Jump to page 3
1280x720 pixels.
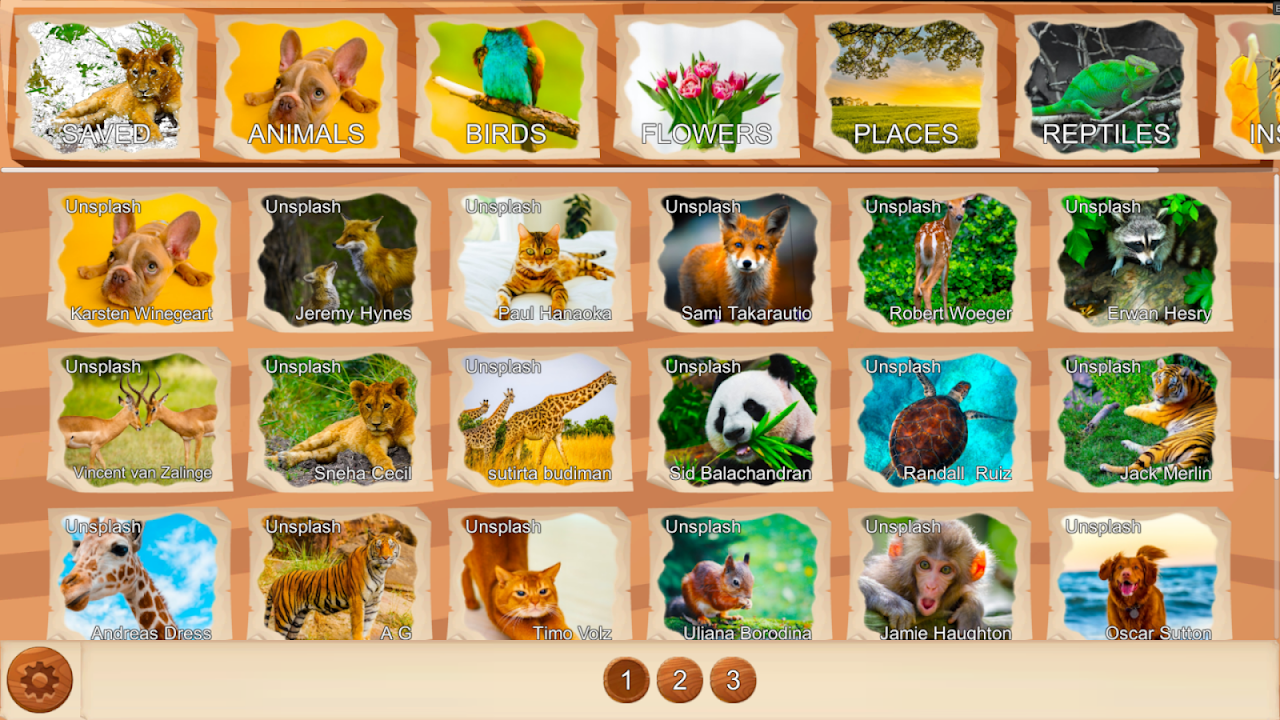[733, 681]
